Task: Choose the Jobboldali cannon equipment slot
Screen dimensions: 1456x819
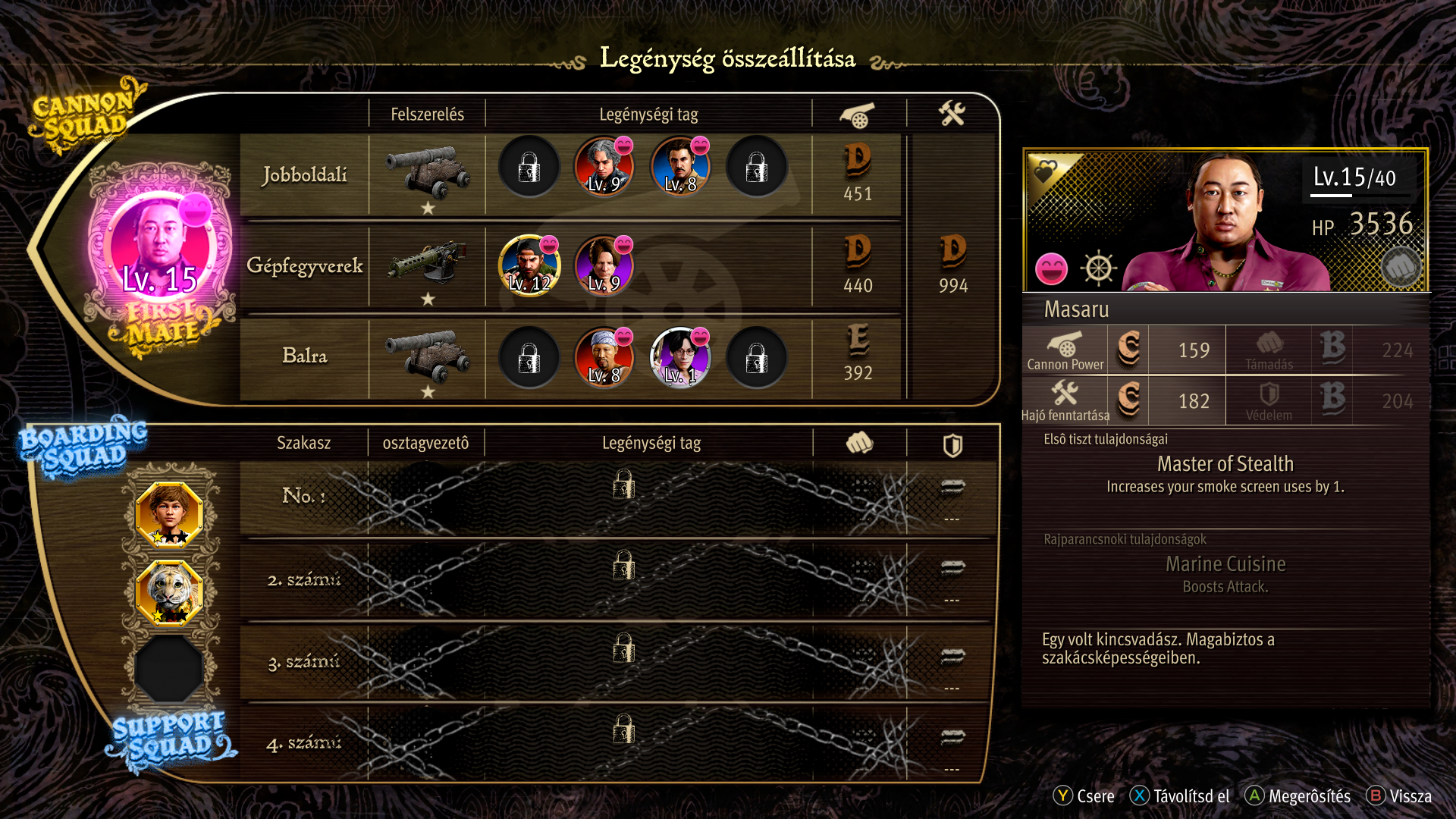Action: [427, 173]
